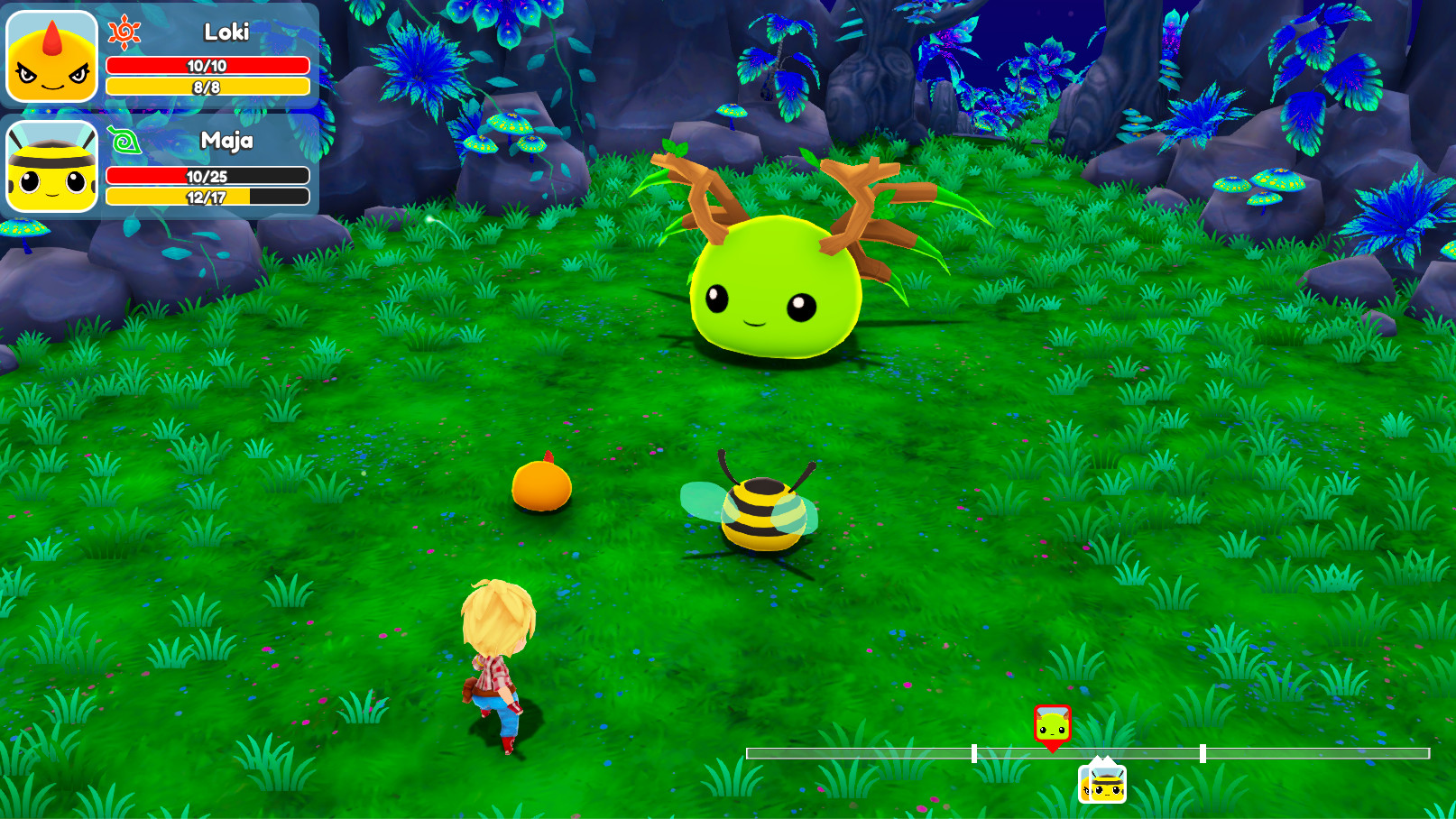
Task: Click the bee marker below the turn timeline
Action: (1102, 783)
